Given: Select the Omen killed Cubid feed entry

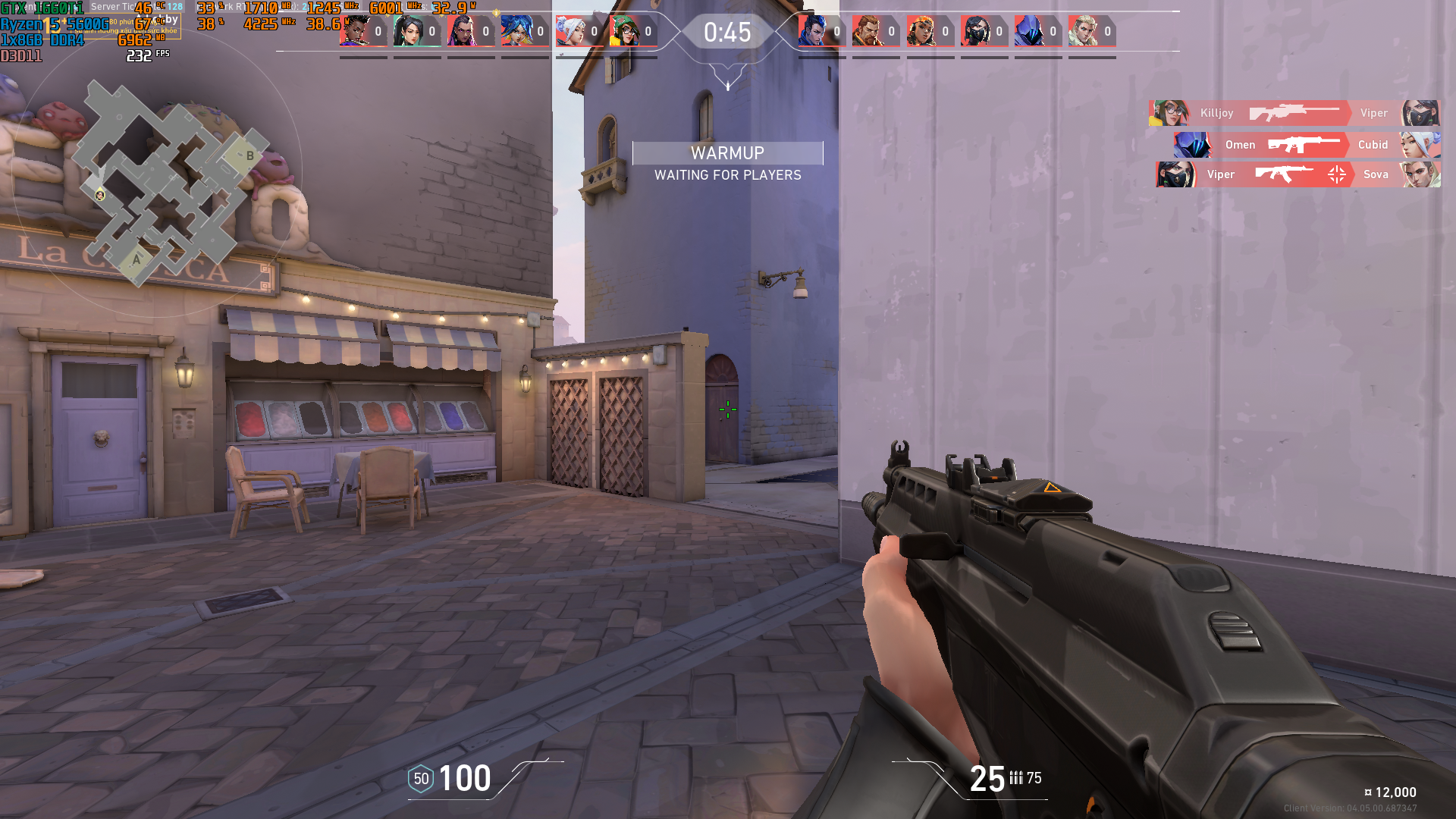Looking at the screenshot, I should pos(1307,145).
